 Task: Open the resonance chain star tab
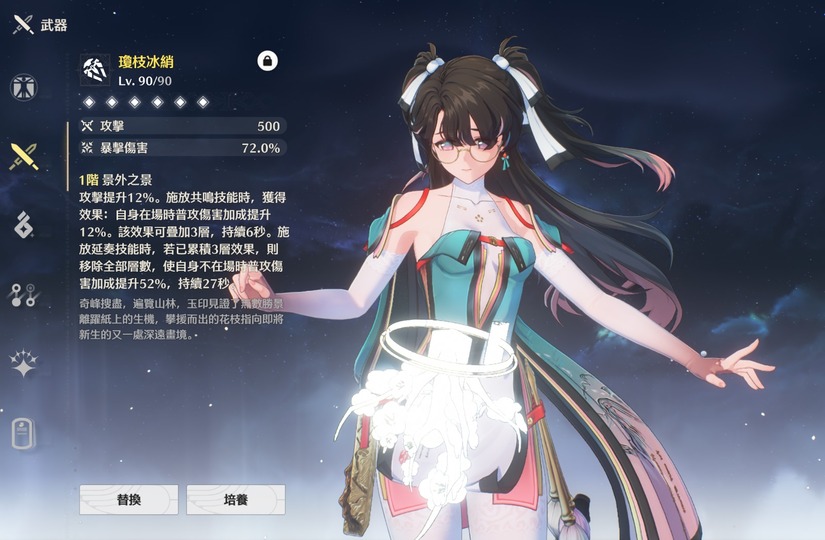click(x=24, y=363)
